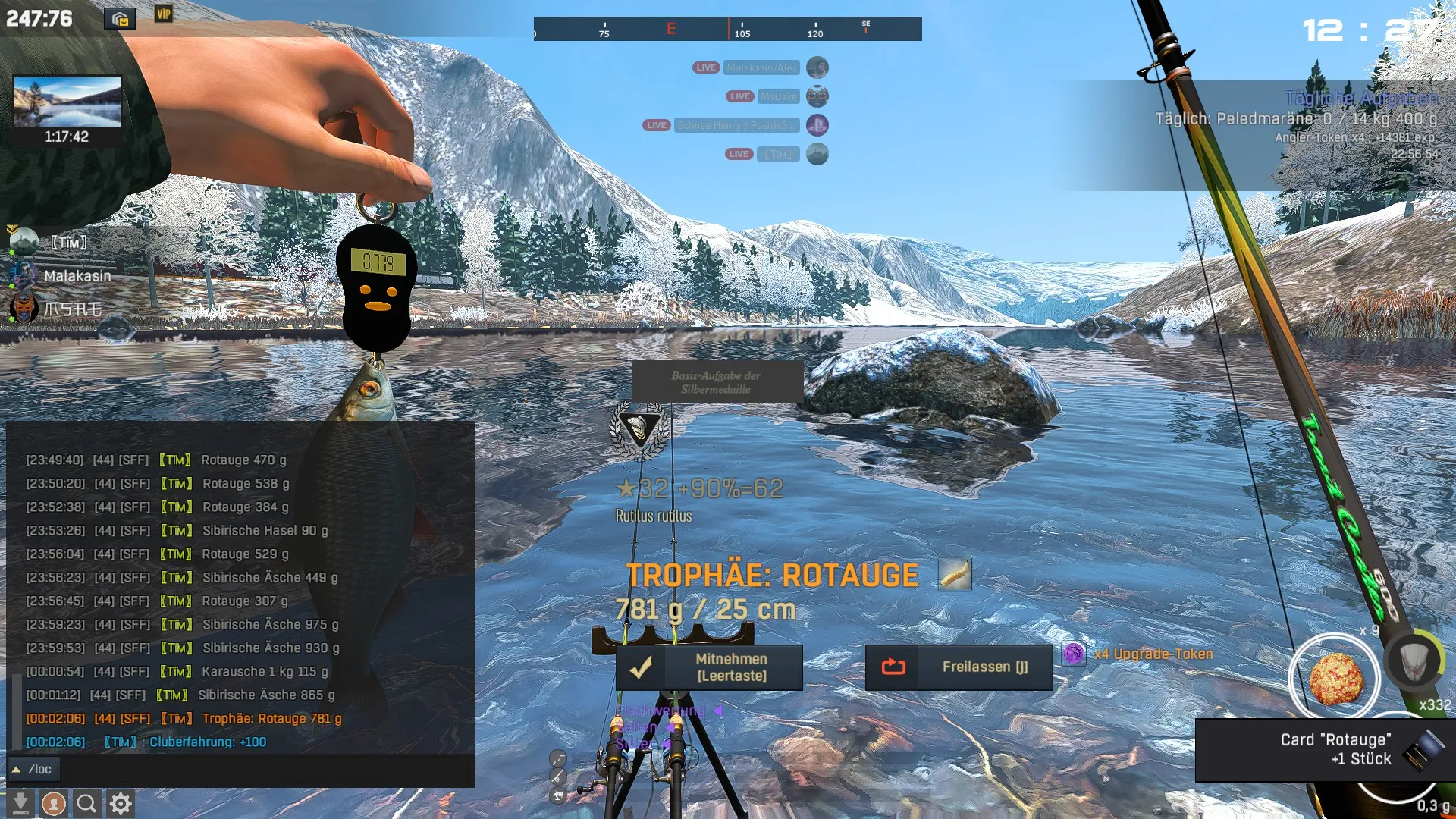Click the chat text input field
The width and height of the screenshot is (1456, 819).
[x=265, y=769]
